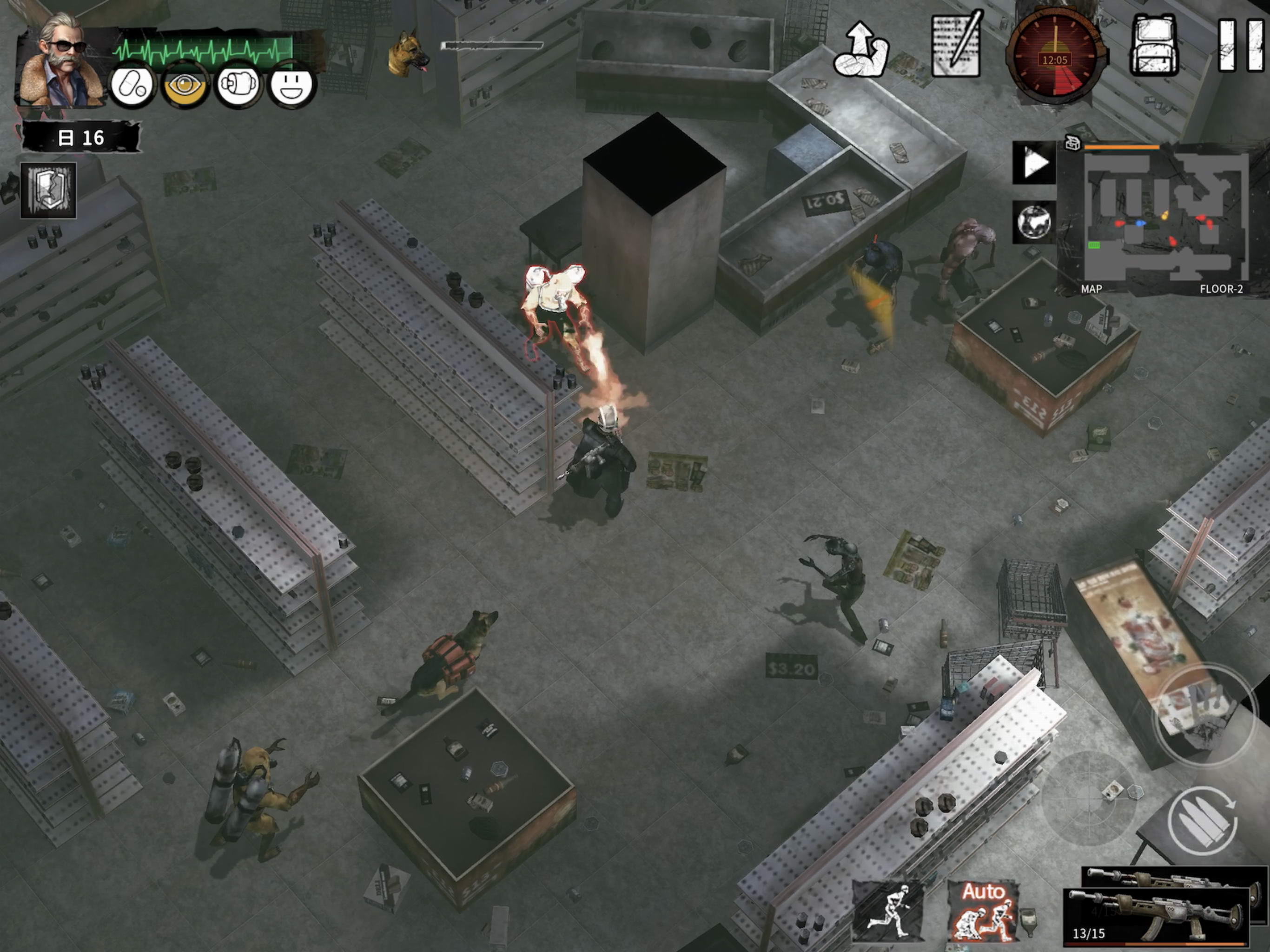
Task: Click the white play arrow button
Action: pos(1034,164)
